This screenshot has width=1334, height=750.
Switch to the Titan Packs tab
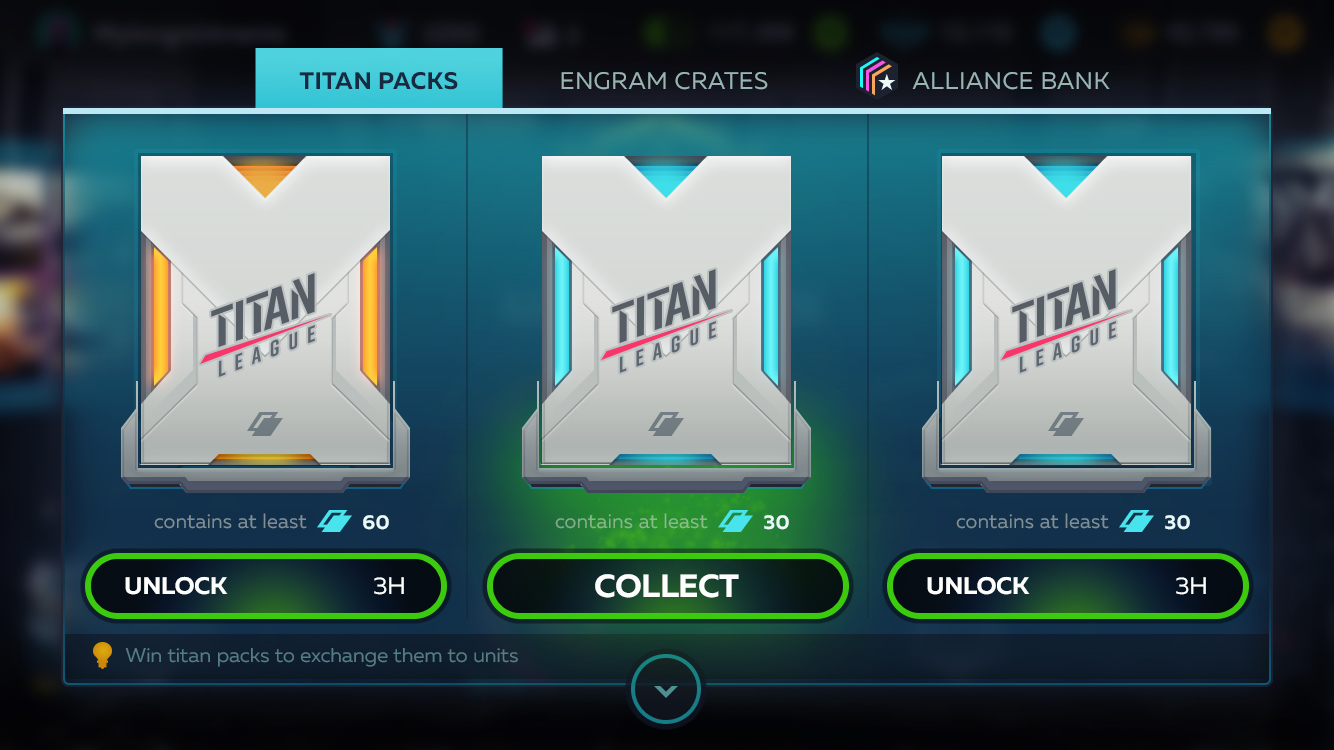[x=378, y=80]
